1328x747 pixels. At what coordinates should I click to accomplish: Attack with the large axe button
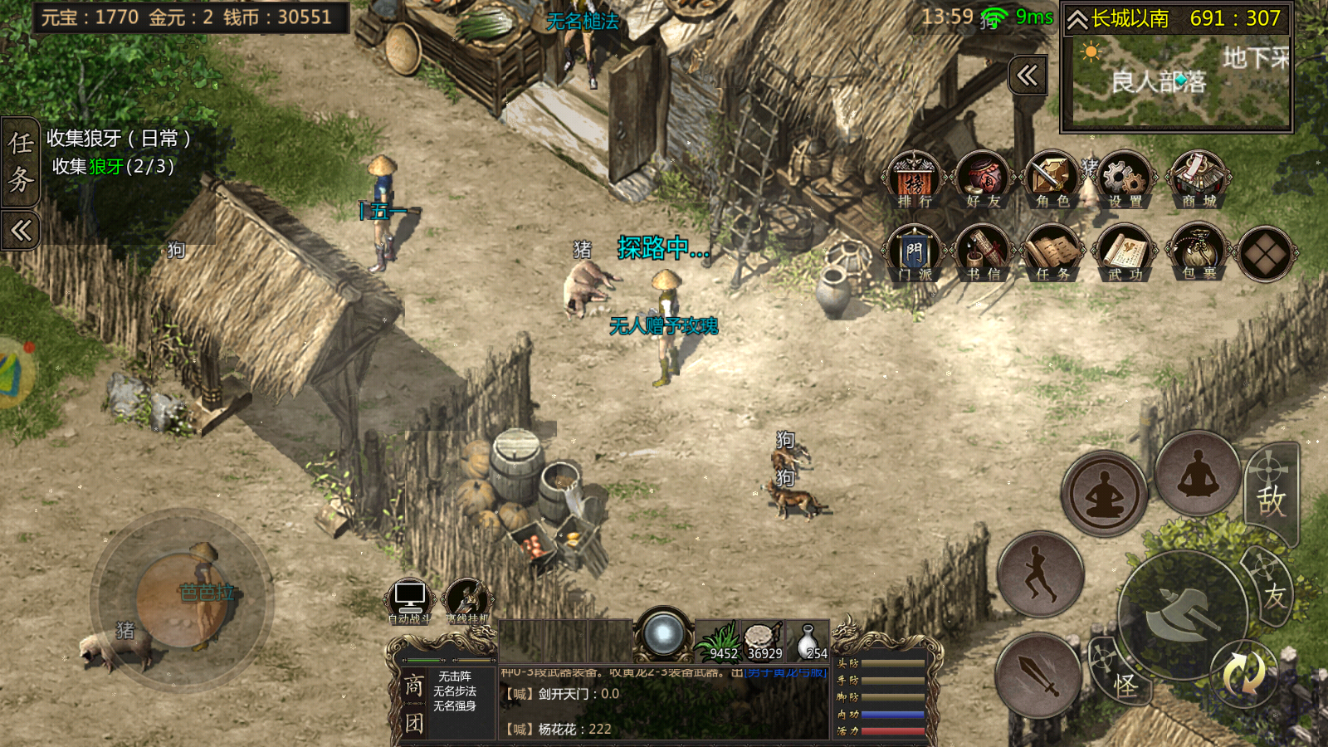[x=1182, y=612]
